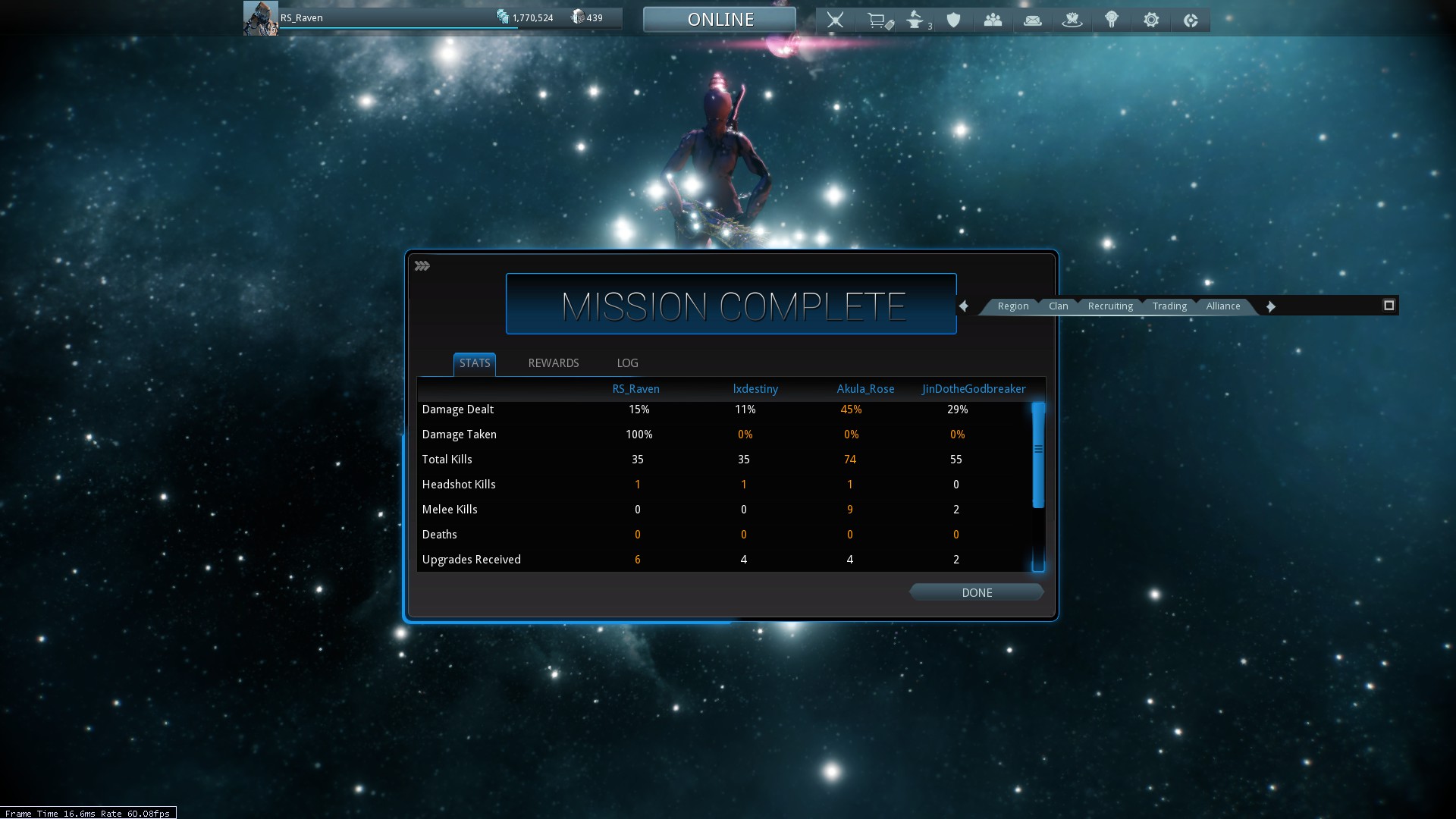The image size is (1456, 819).
Task: Switch to the REWARDS tab
Action: [x=553, y=363]
